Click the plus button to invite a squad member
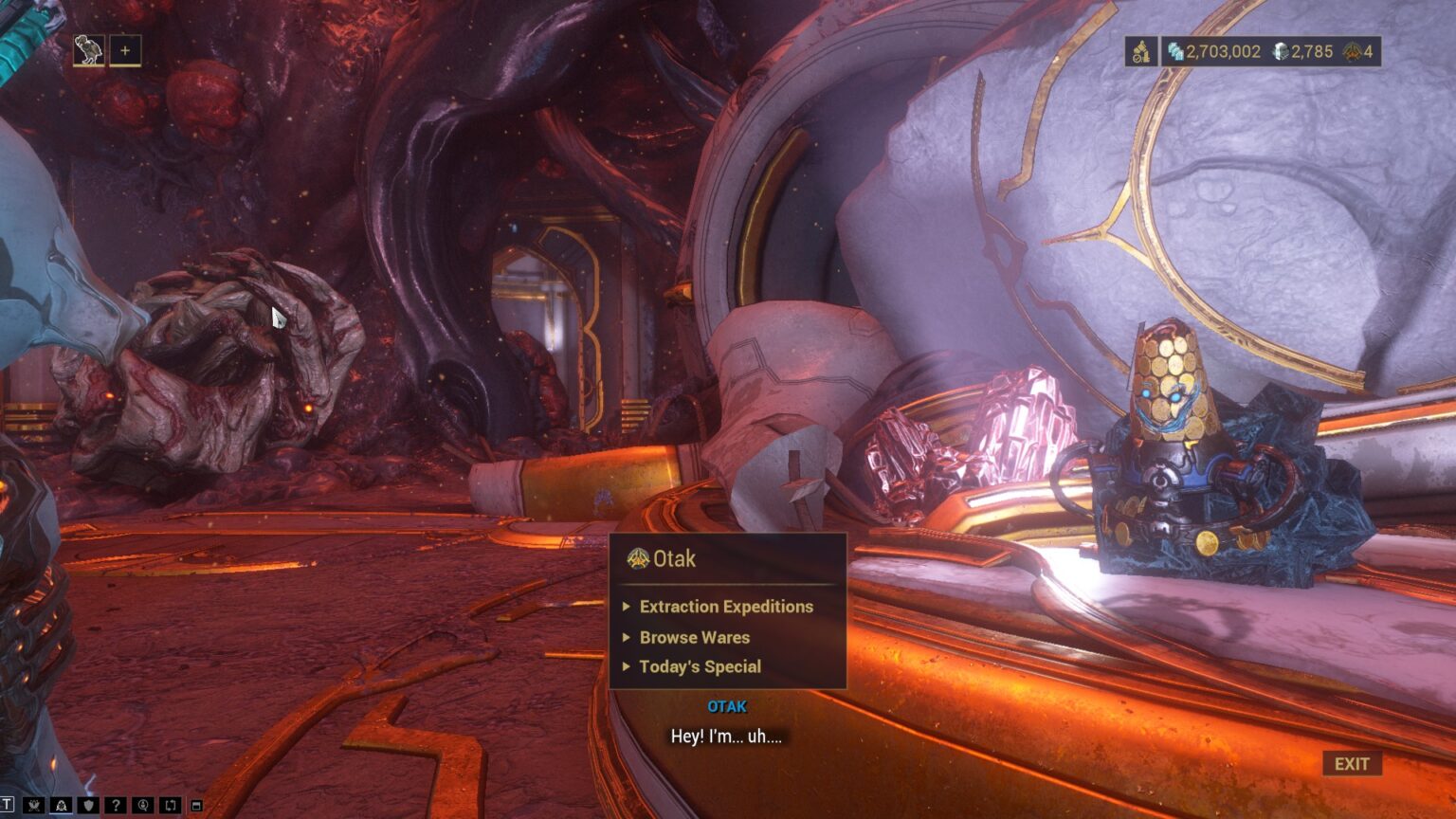The image size is (1456, 819). pyautogui.click(x=124, y=50)
